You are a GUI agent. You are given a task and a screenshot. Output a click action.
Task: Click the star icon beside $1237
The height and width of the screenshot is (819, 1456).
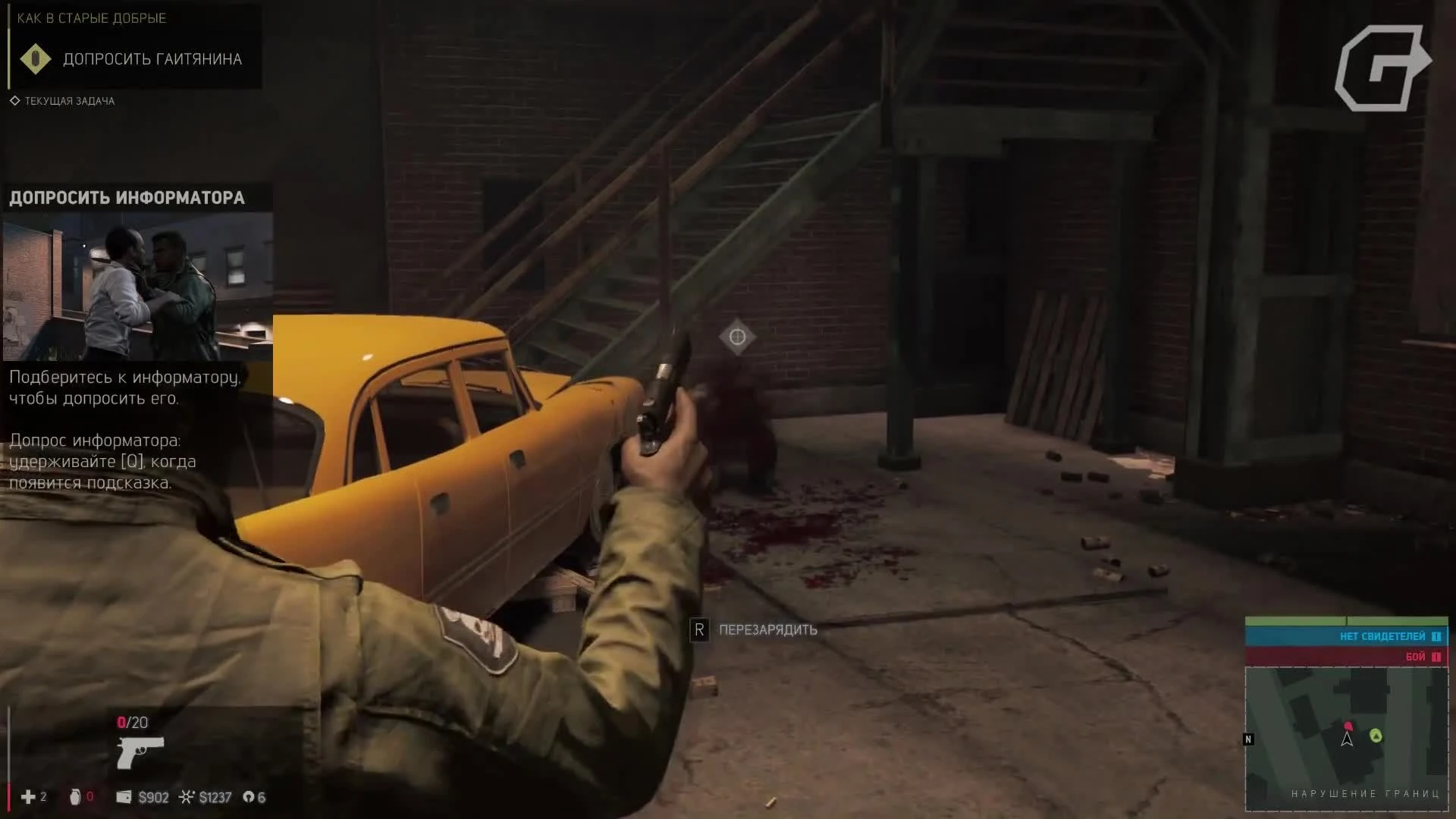coord(186,797)
